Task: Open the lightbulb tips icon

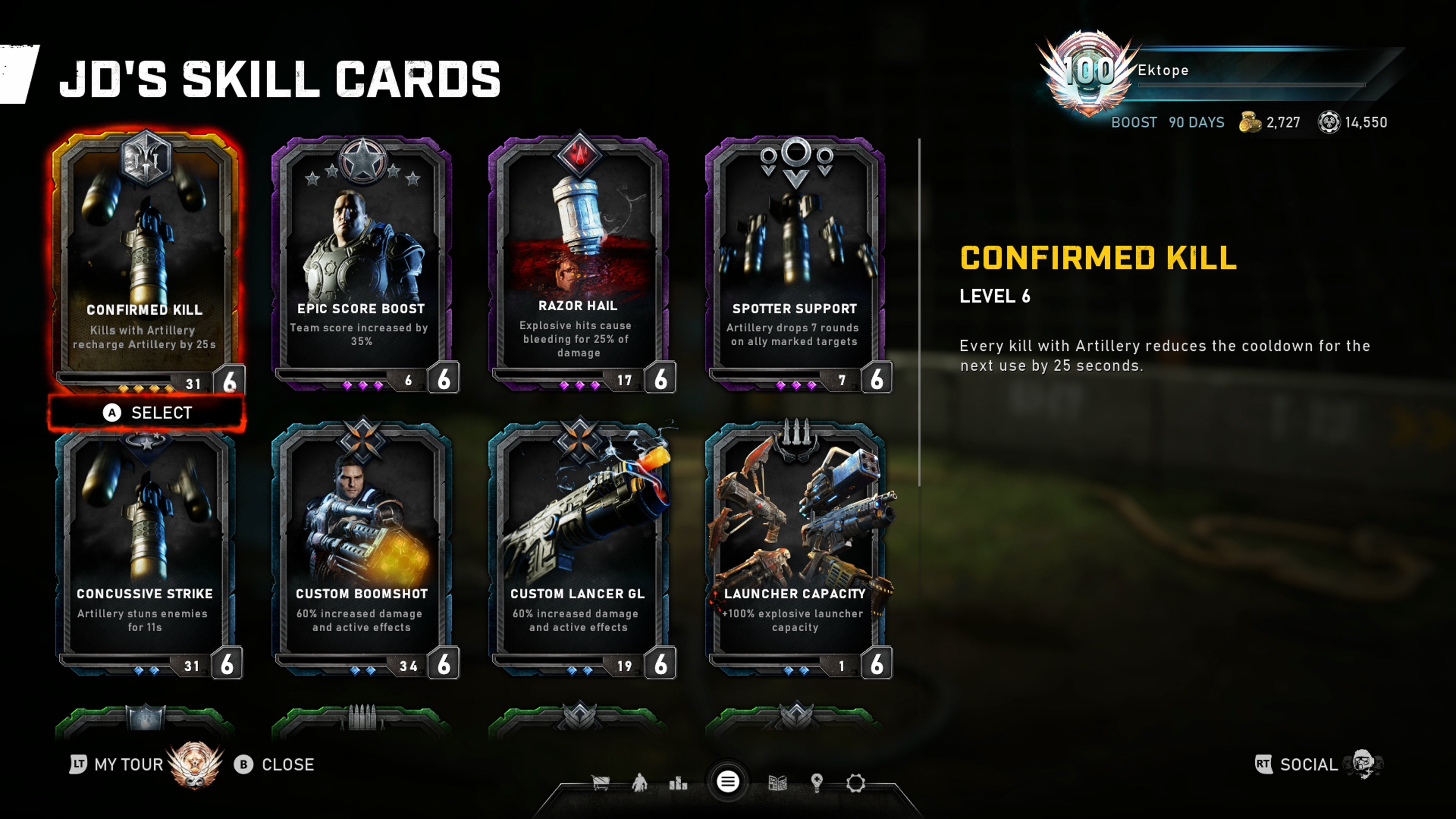Action: 817,783
